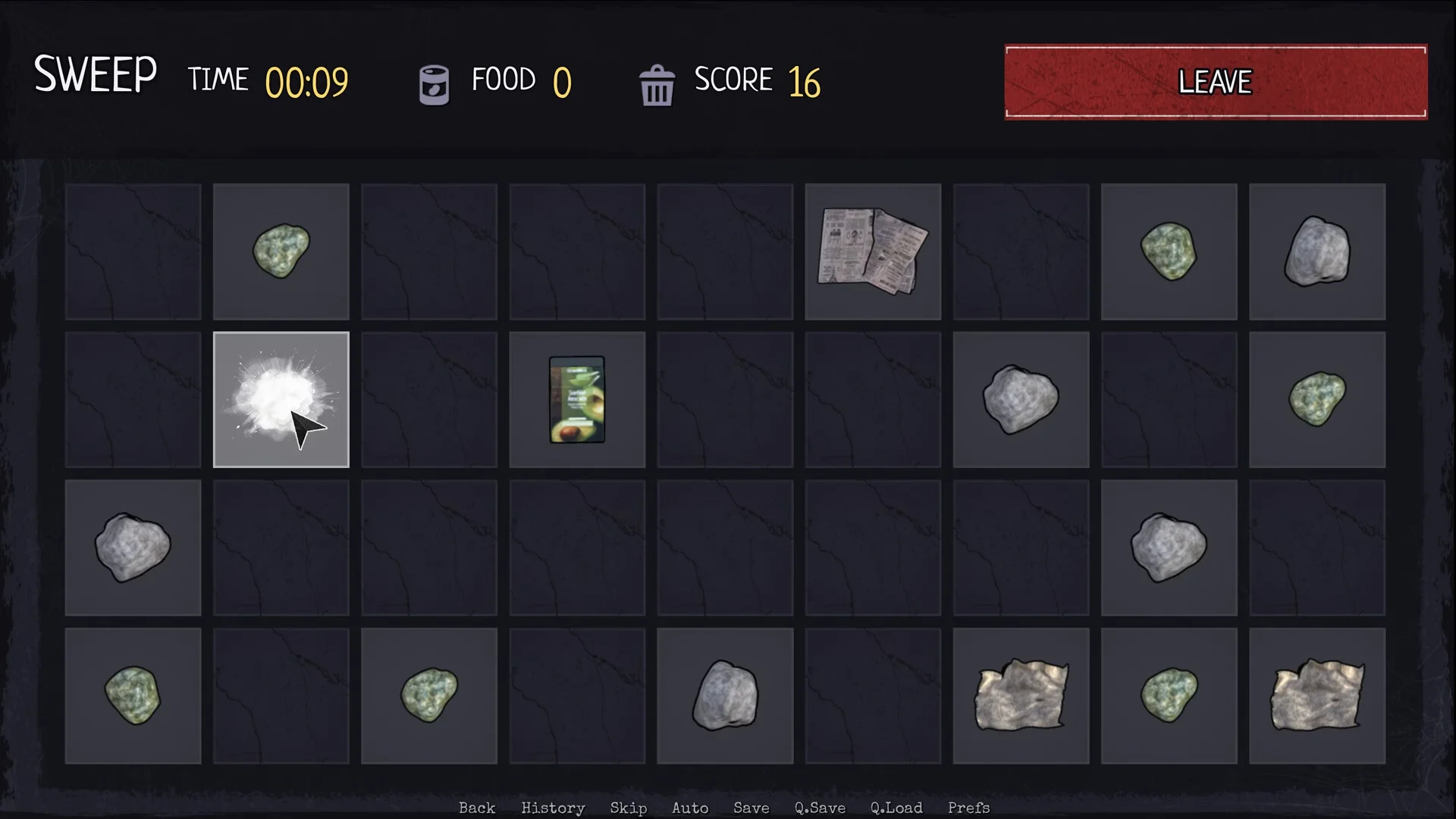Open the Save screen
This screenshot has width=1456, height=819.
752,808
